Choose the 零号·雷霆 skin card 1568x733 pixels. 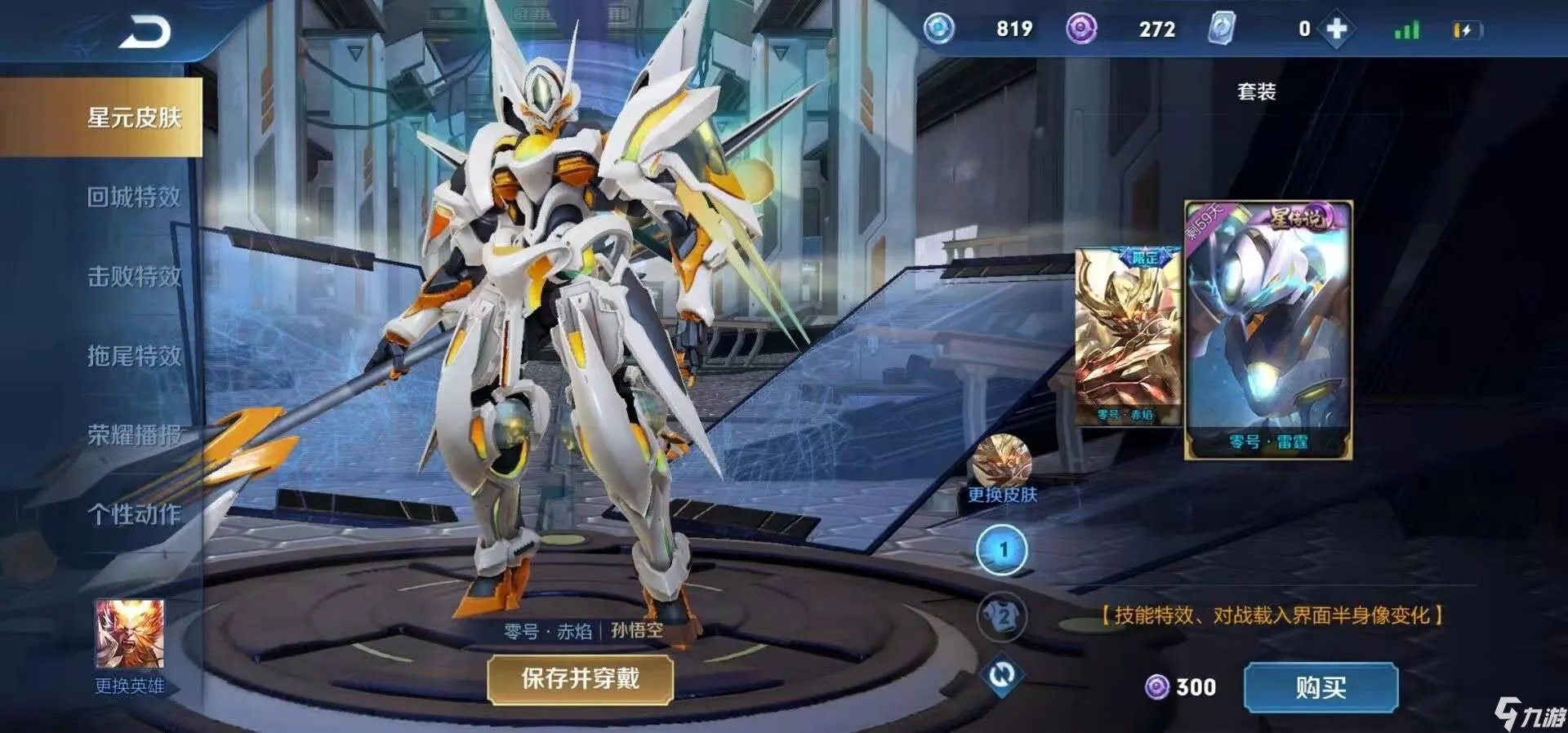(1268, 330)
